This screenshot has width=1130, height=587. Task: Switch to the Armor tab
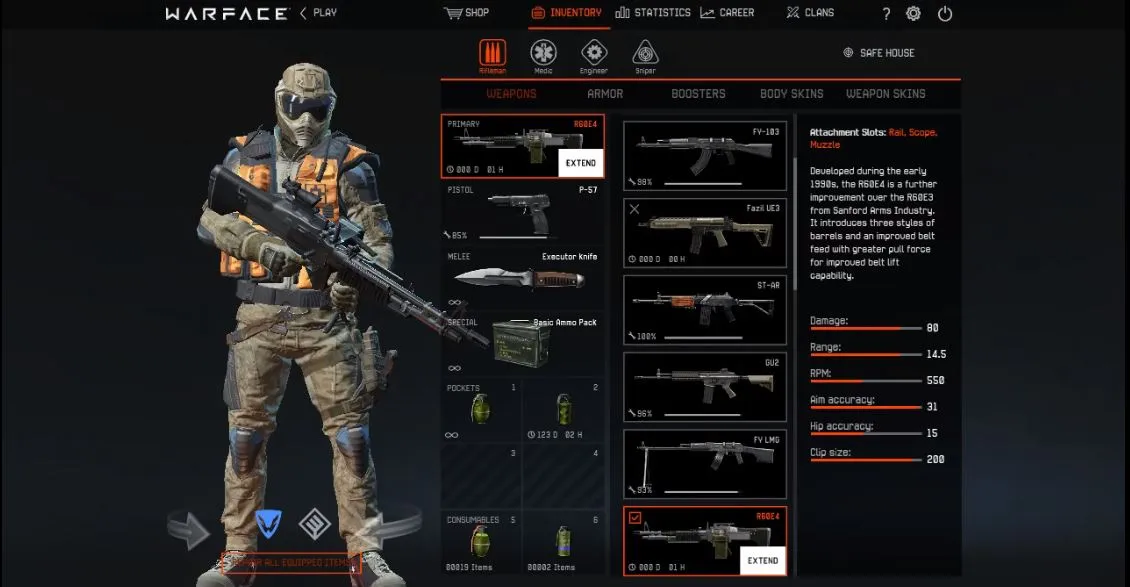pyautogui.click(x=605, y=94)
